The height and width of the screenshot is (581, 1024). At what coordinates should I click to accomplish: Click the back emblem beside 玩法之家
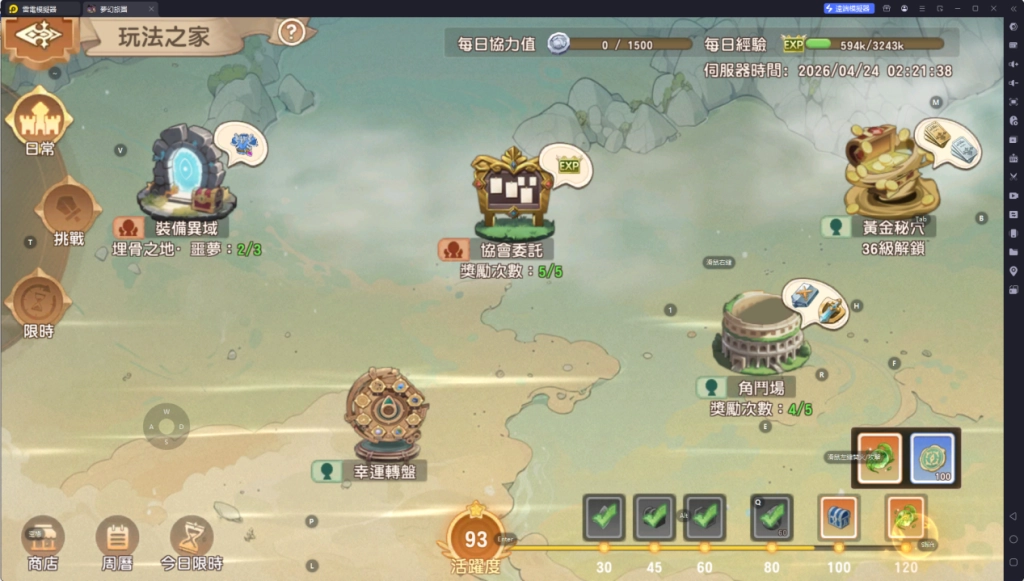38,35
